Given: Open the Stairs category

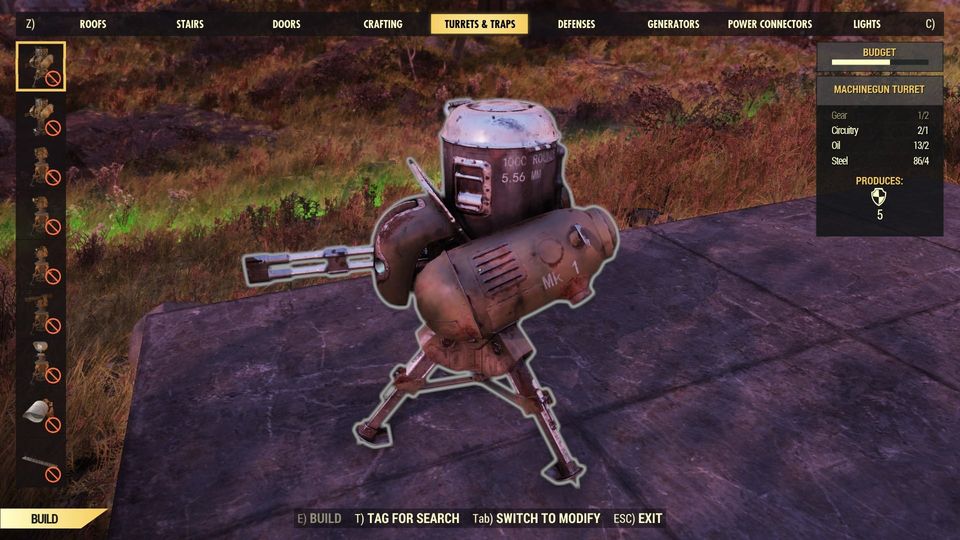Looking at the screenshot, I should 190,24.
